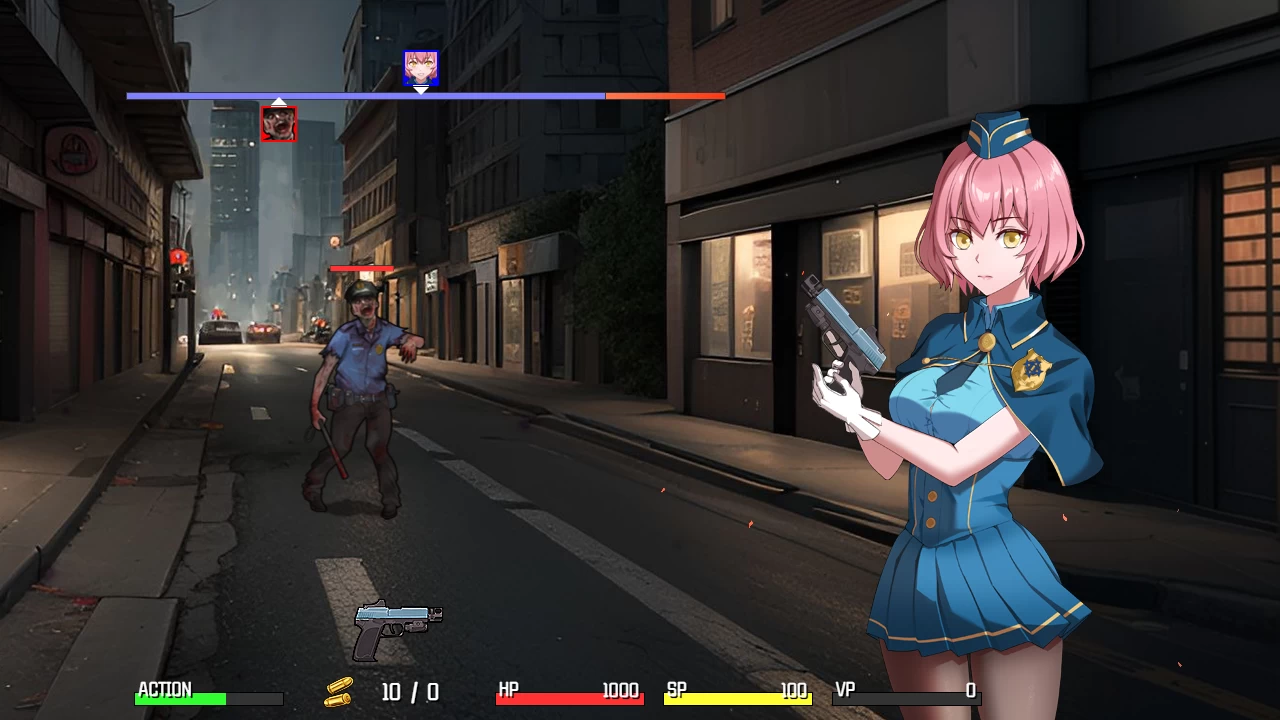The height and width of the screenshot is (720, 1280).
Task: Click the HP label icon on the status bar
Action: coord(508,690)
